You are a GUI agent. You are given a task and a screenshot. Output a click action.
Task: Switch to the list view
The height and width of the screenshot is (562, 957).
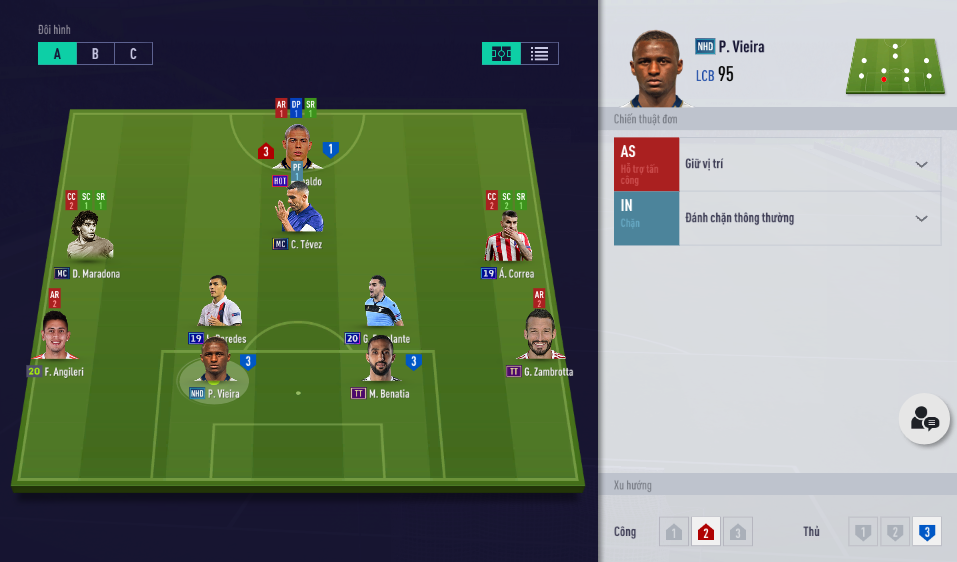[539, 54]
